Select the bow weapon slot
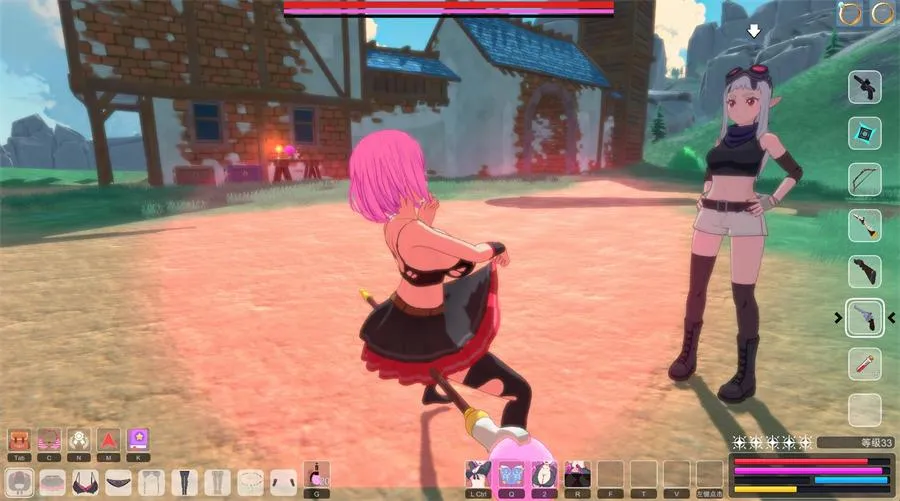Viewport: 900px width, 501px height. pyautogui.click(x=864, y=180)
